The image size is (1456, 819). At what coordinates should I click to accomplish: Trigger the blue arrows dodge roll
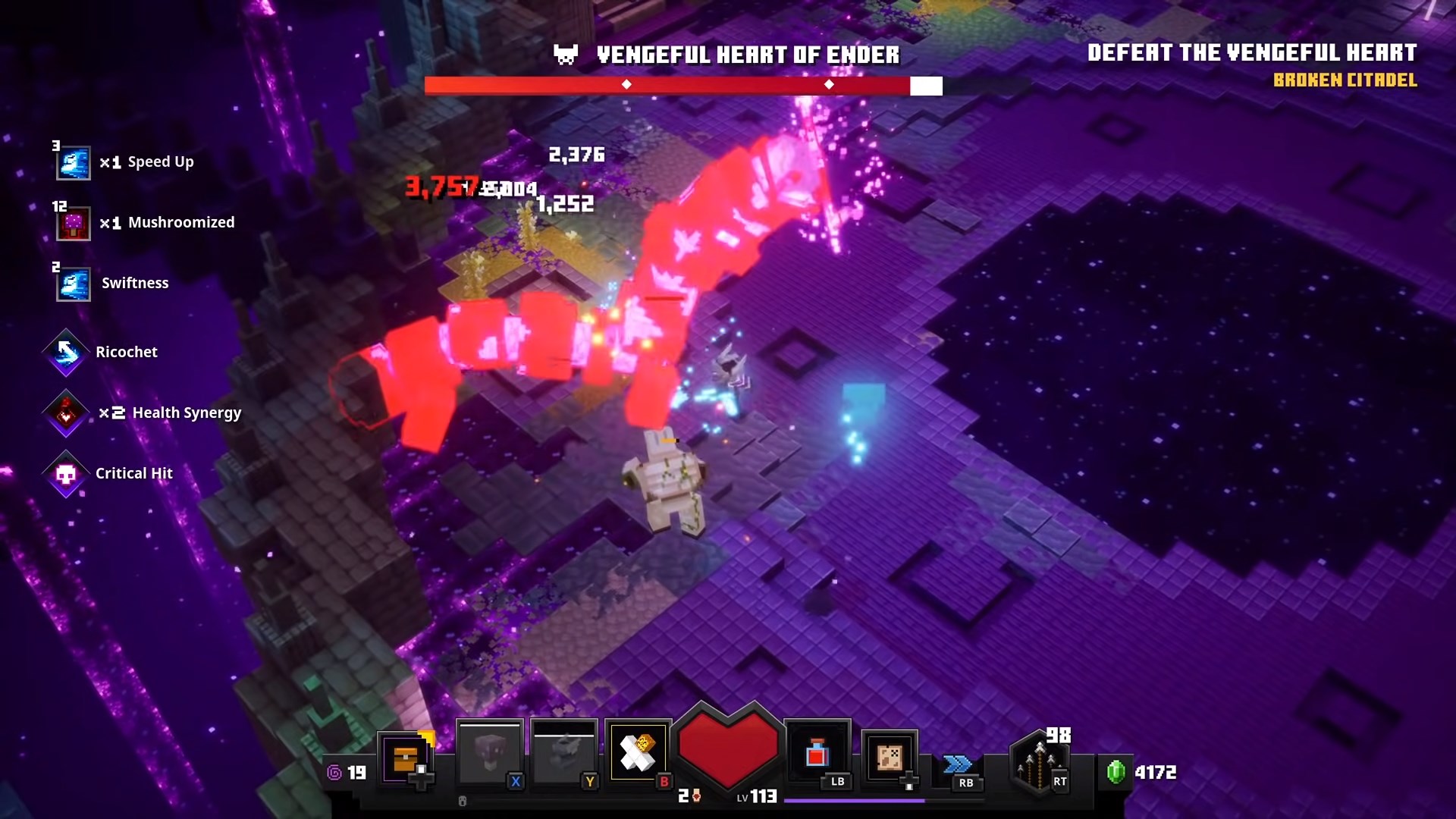point(957,764)
